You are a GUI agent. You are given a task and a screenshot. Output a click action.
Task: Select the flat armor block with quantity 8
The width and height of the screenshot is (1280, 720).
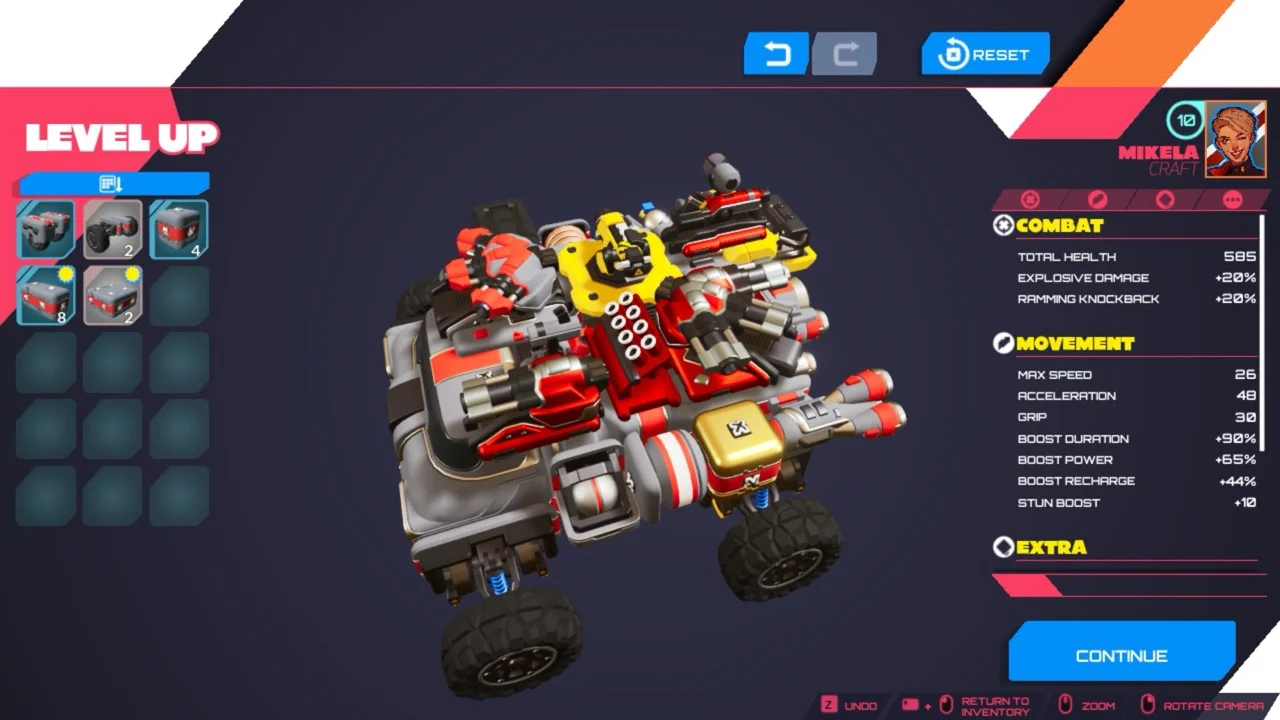46,295
